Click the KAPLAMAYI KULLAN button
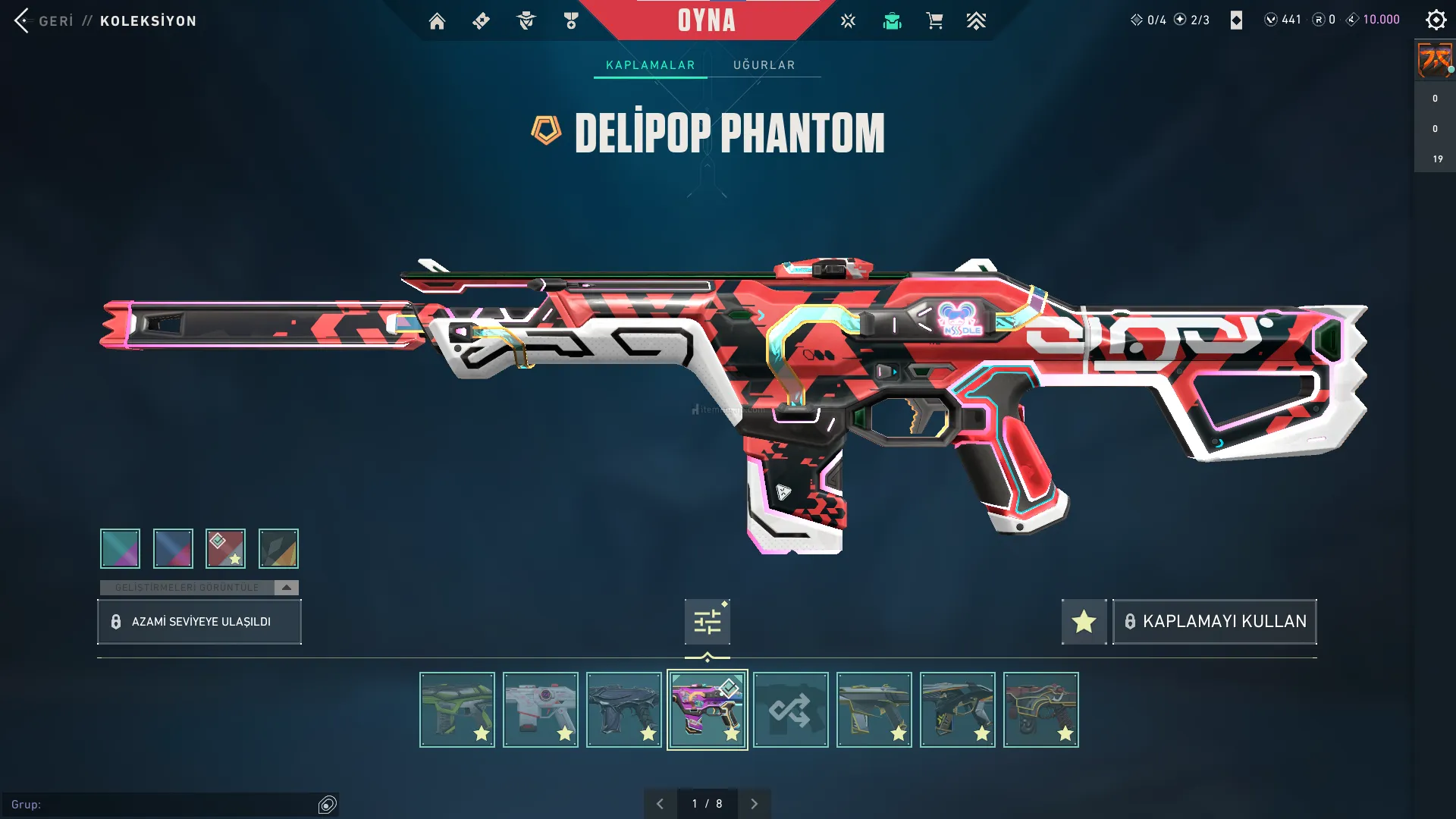Image resolution: width=1456 pixels, height=819 pixels. click(1214, 622)
